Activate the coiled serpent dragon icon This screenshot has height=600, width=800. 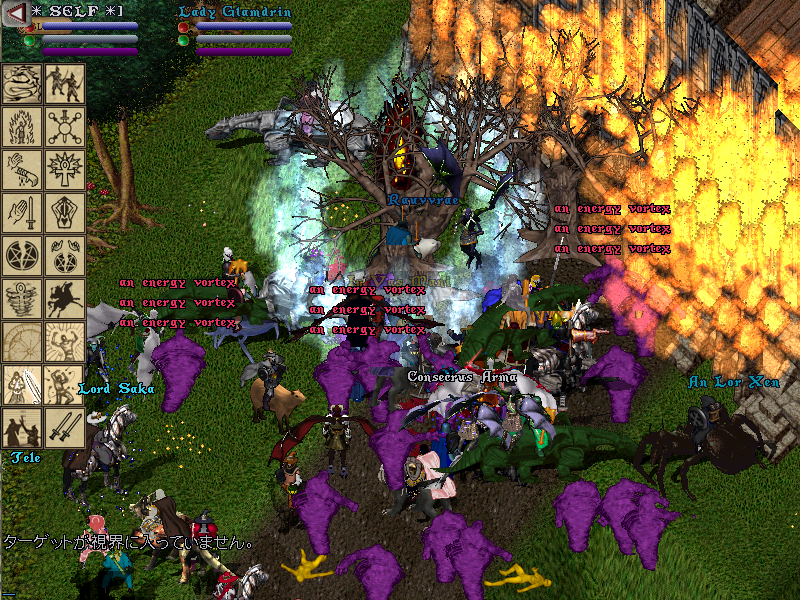click(x=22, y=83)
